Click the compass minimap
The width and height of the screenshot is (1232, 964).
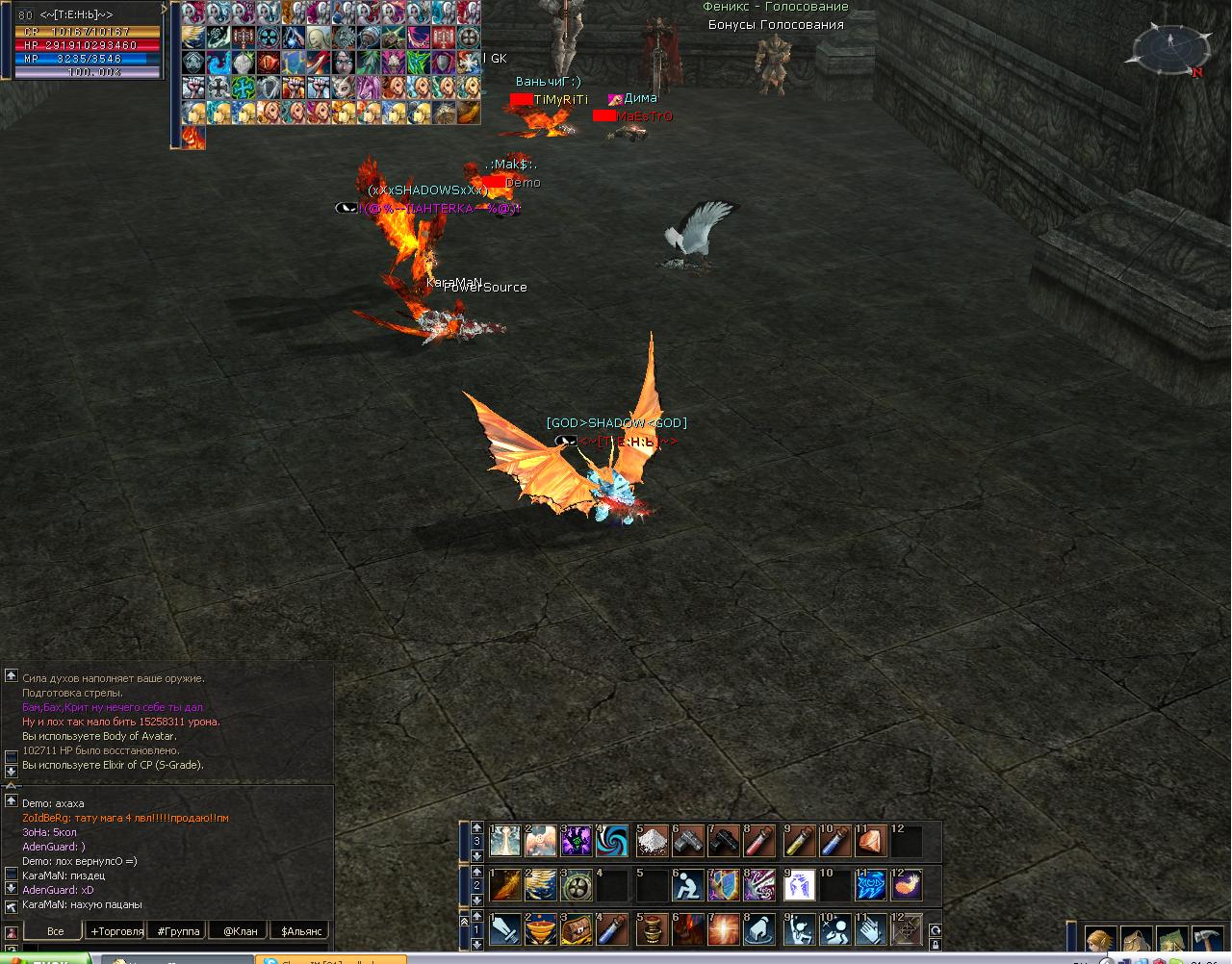[x=1171, y=49]
